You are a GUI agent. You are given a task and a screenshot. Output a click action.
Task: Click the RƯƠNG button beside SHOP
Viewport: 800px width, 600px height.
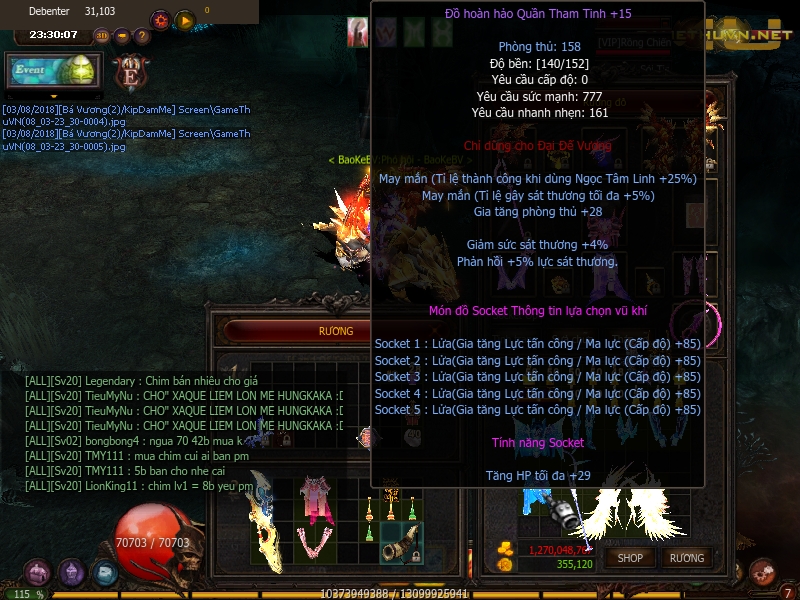tap(687, 557)
